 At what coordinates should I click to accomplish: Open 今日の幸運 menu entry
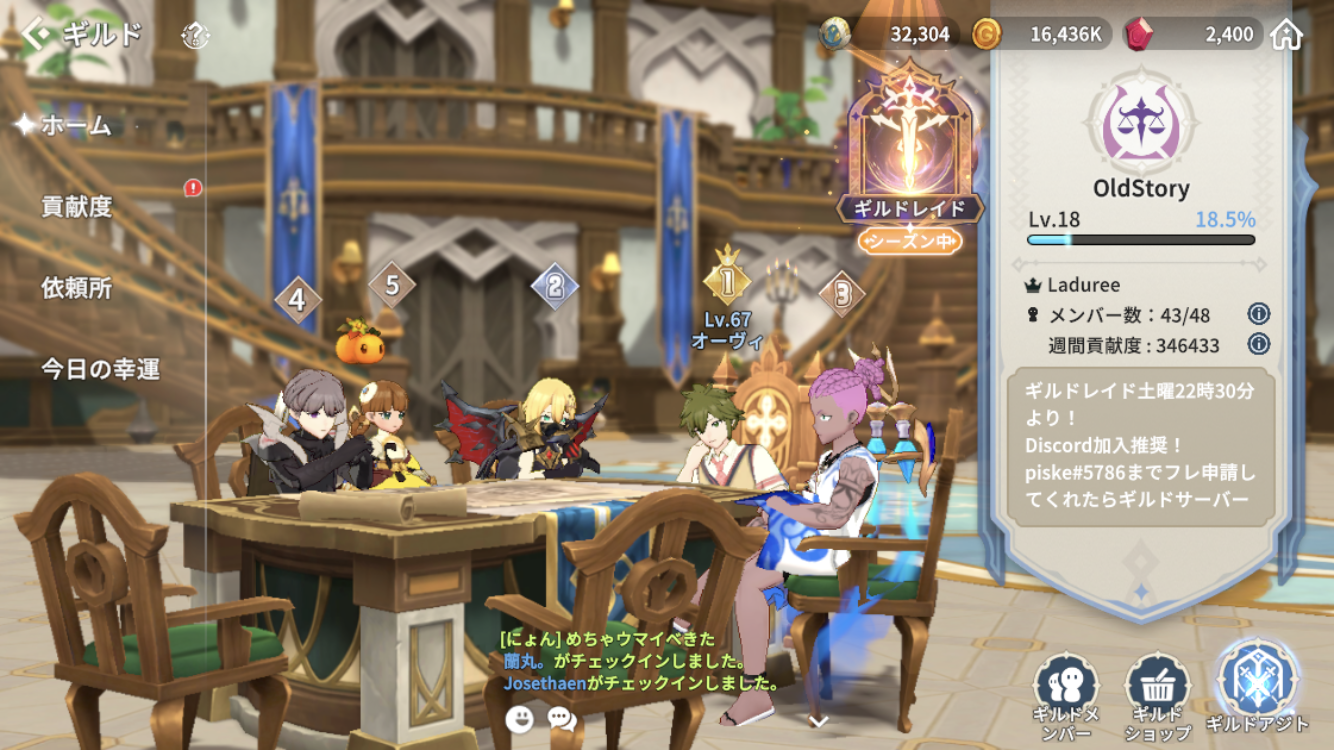coord(100,369)
